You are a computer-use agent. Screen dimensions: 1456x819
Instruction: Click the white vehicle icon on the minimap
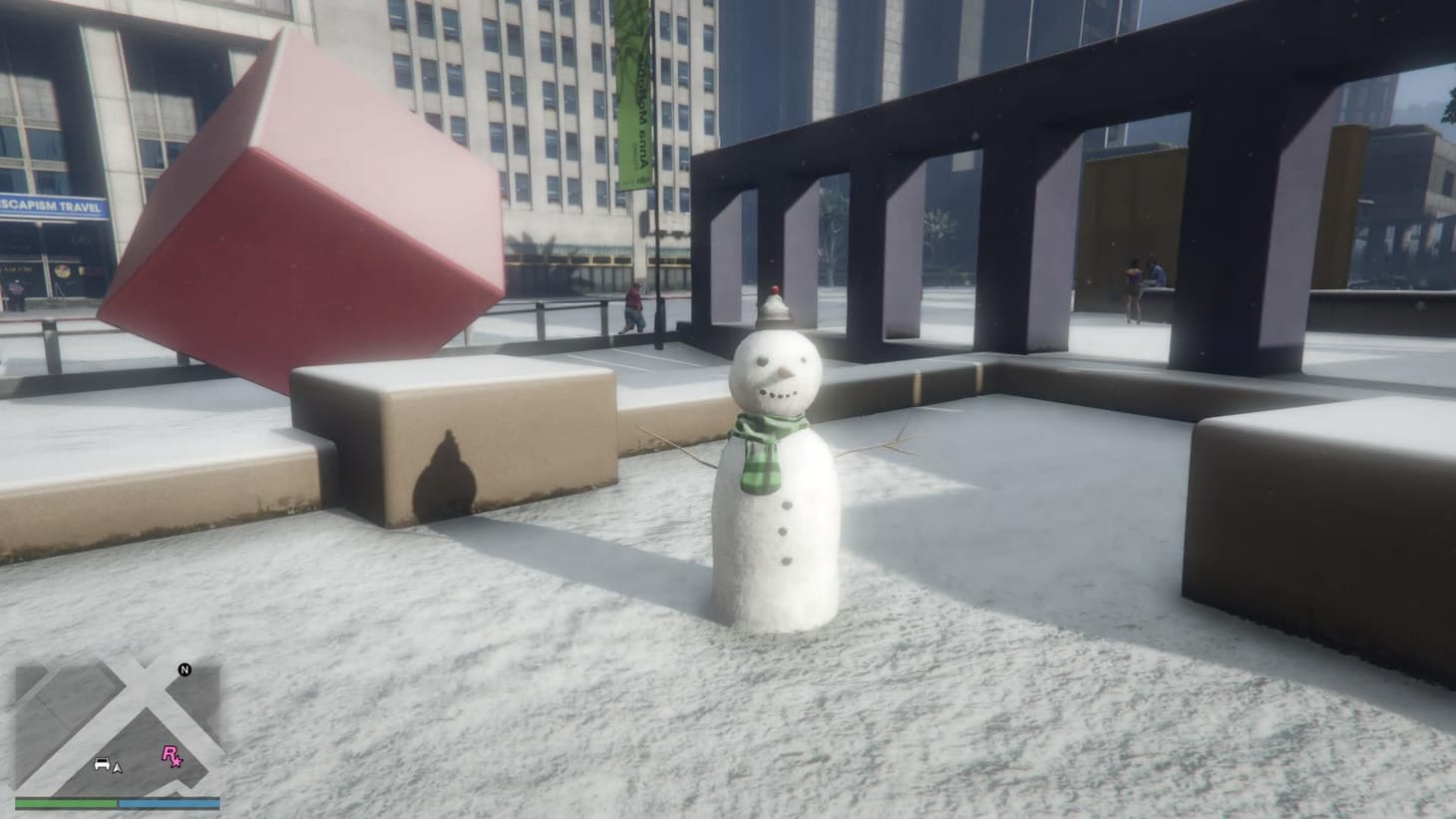point(102,765)
